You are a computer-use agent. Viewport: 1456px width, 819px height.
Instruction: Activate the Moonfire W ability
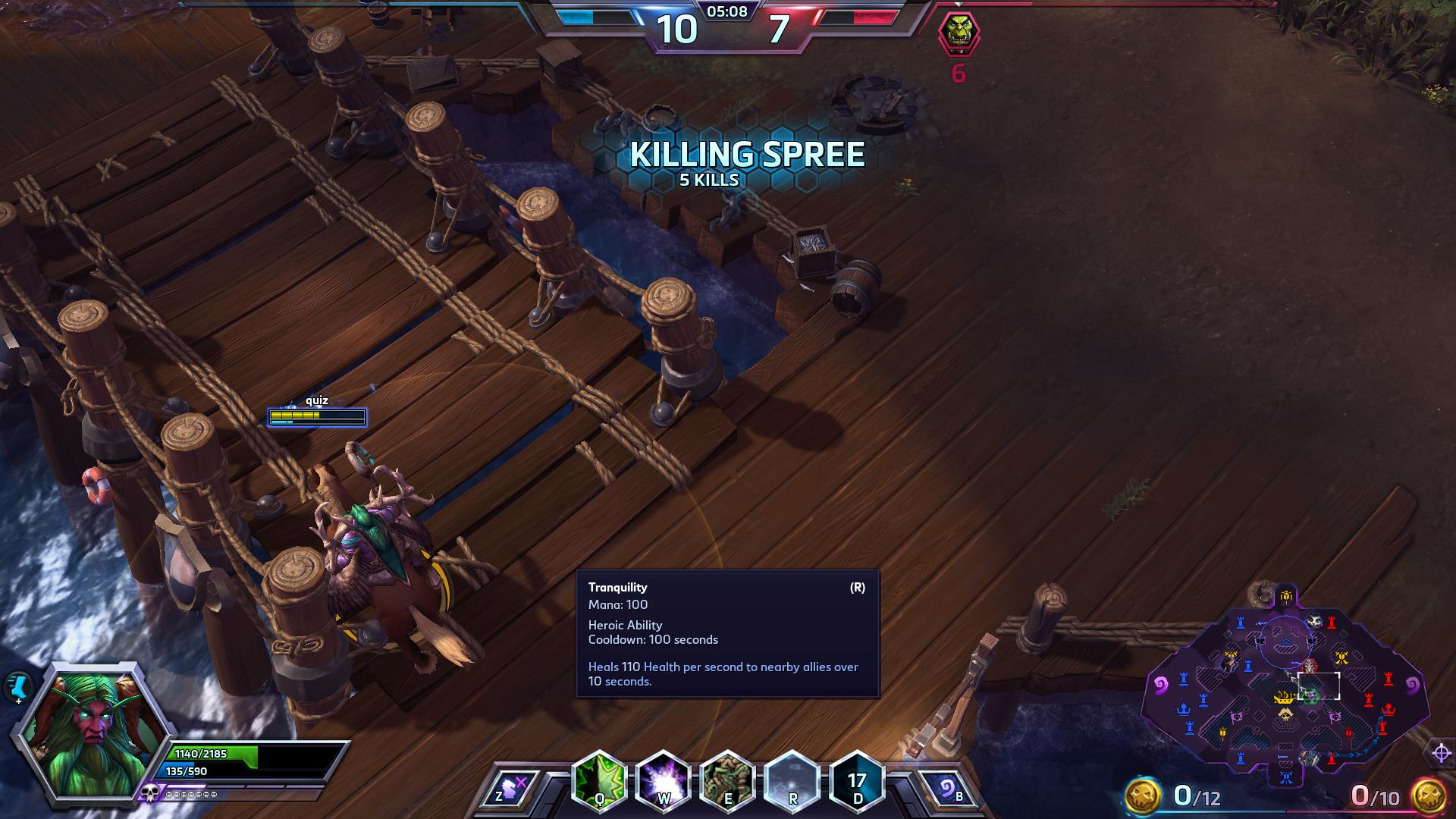[664, 780]
